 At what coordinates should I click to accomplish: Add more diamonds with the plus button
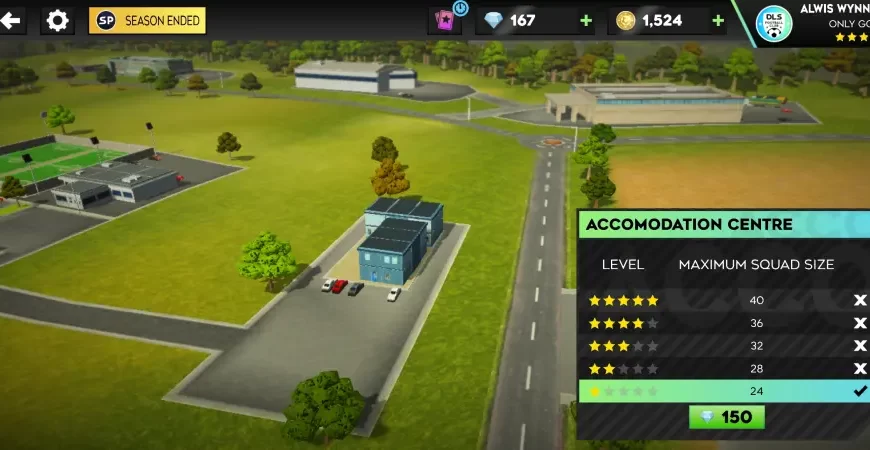point(585,20)
